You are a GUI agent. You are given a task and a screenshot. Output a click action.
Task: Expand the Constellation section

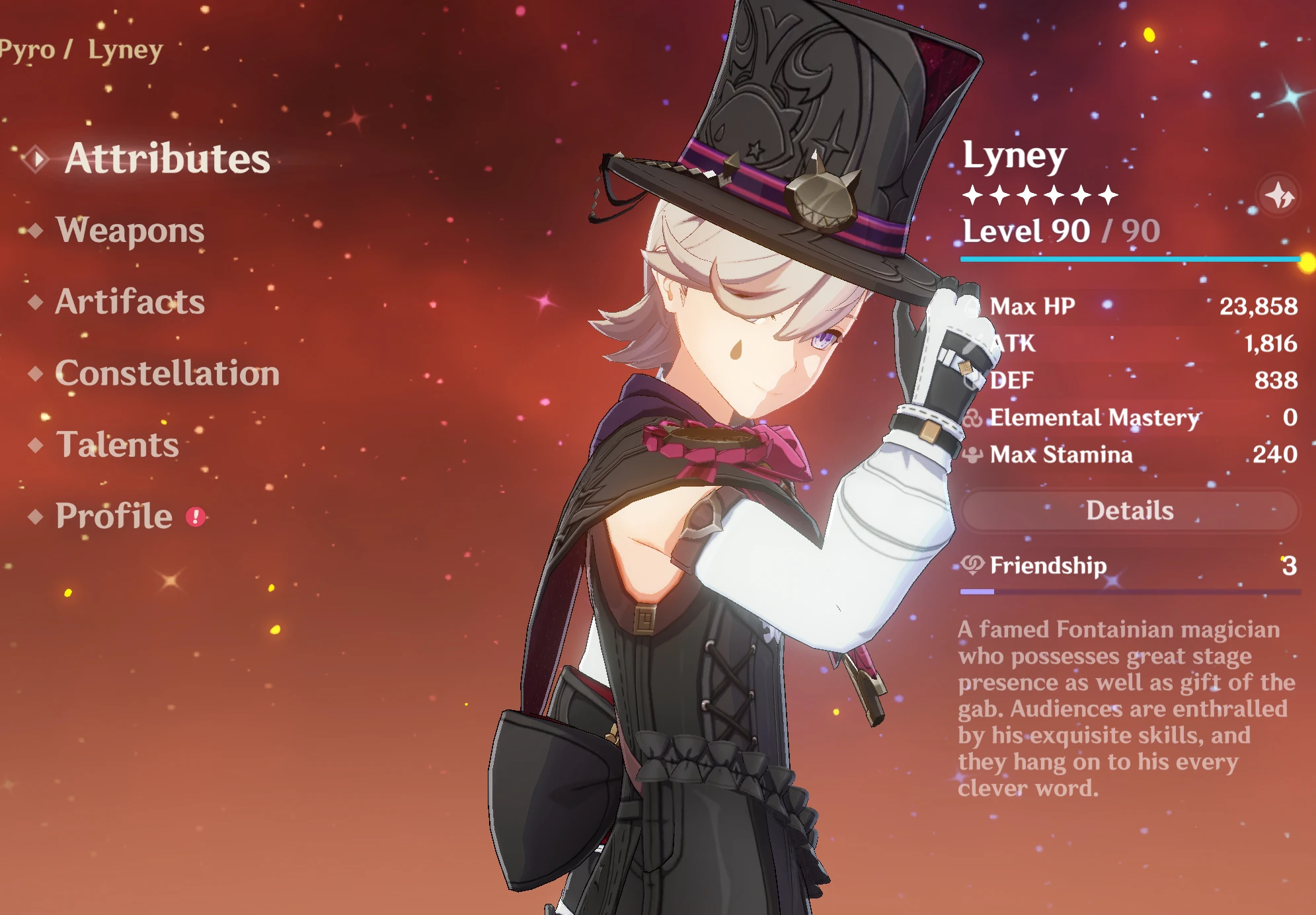point(167,374)
